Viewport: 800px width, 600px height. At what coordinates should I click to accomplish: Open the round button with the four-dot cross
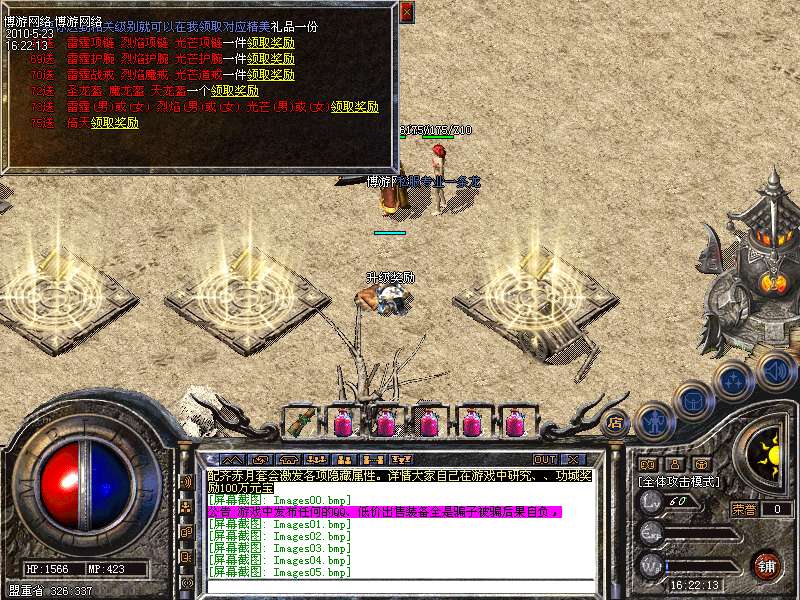(x=733, y=381)
